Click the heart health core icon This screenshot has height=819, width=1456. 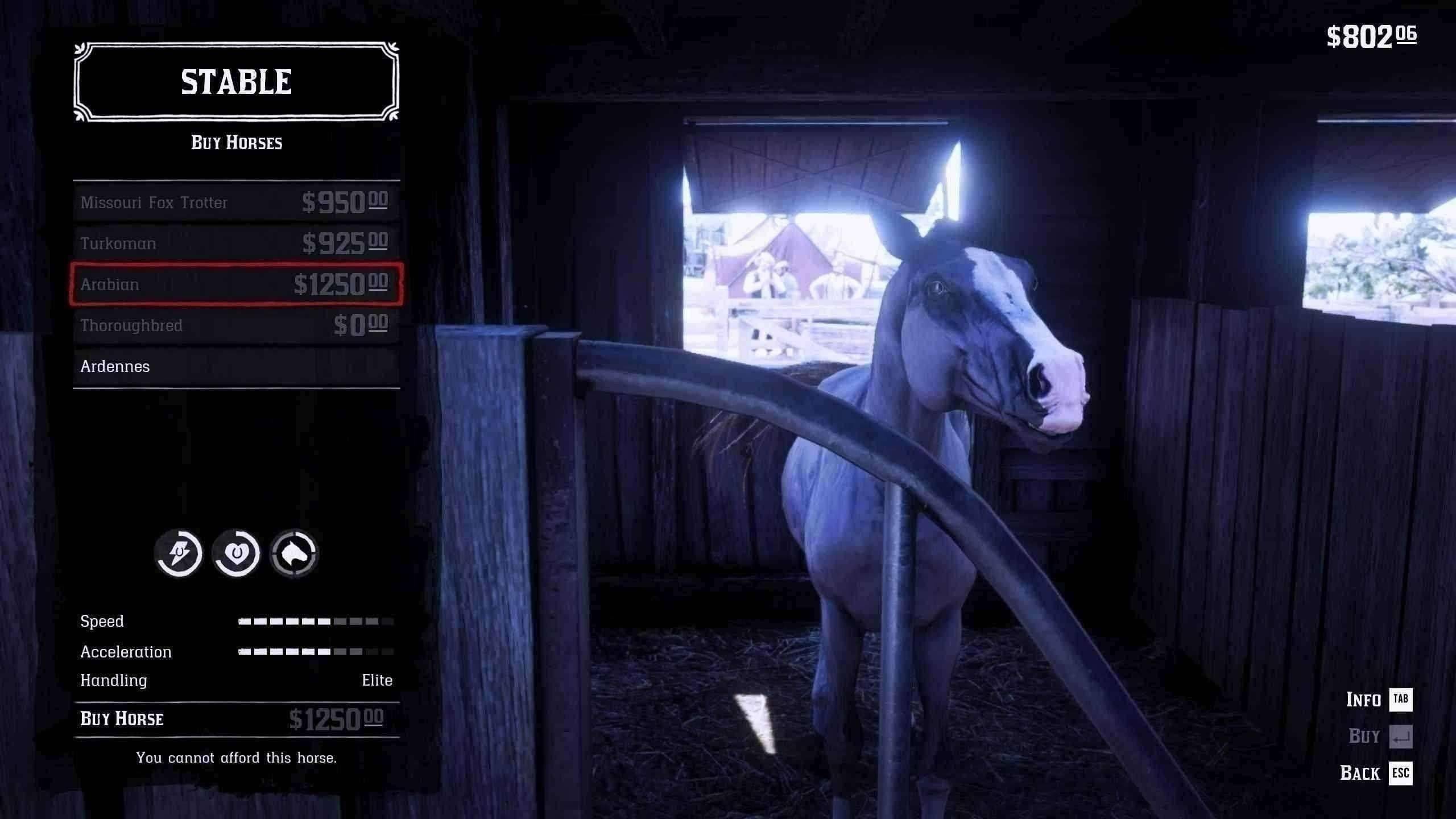pos(237,553)
